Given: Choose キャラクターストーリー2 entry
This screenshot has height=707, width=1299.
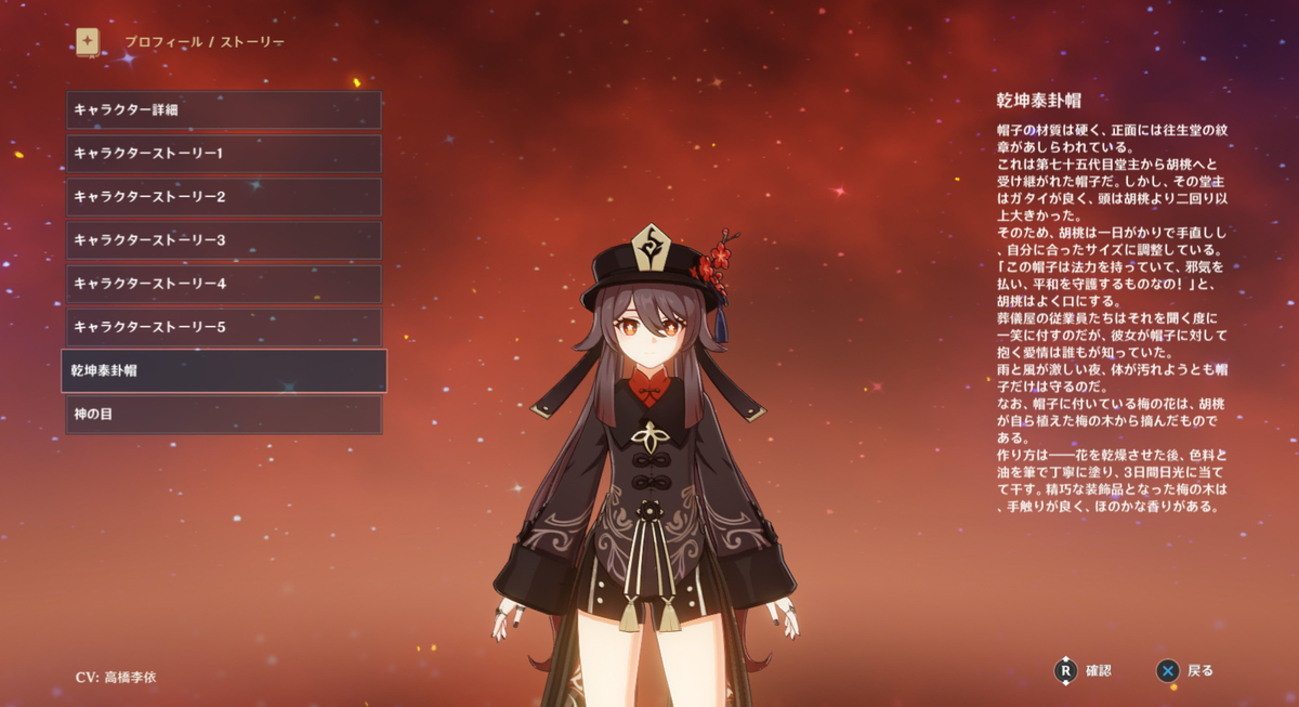Looking at the screenshot, I should pos(224,197).
